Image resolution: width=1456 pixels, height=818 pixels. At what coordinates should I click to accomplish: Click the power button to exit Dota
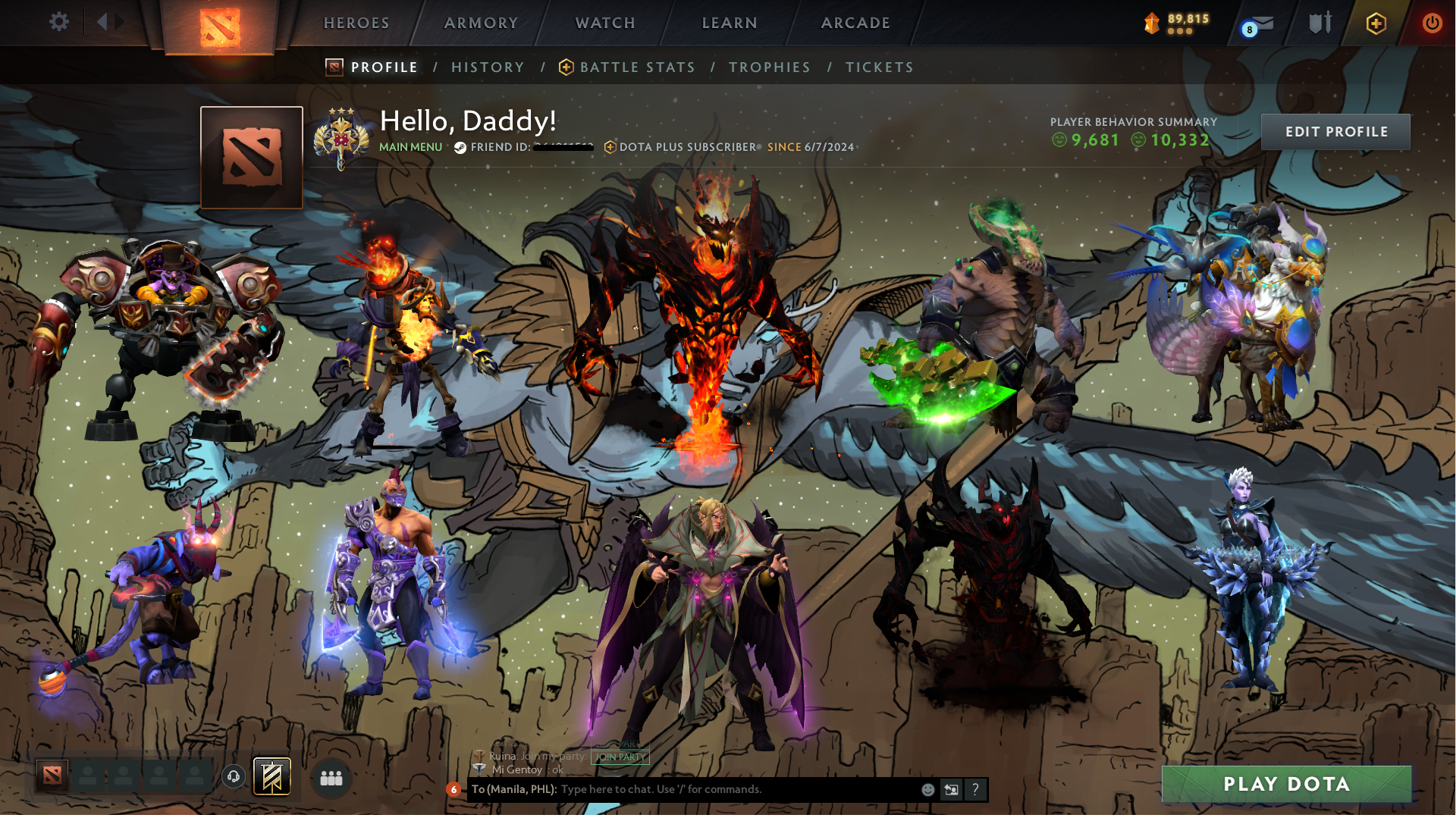[1432, 23]
